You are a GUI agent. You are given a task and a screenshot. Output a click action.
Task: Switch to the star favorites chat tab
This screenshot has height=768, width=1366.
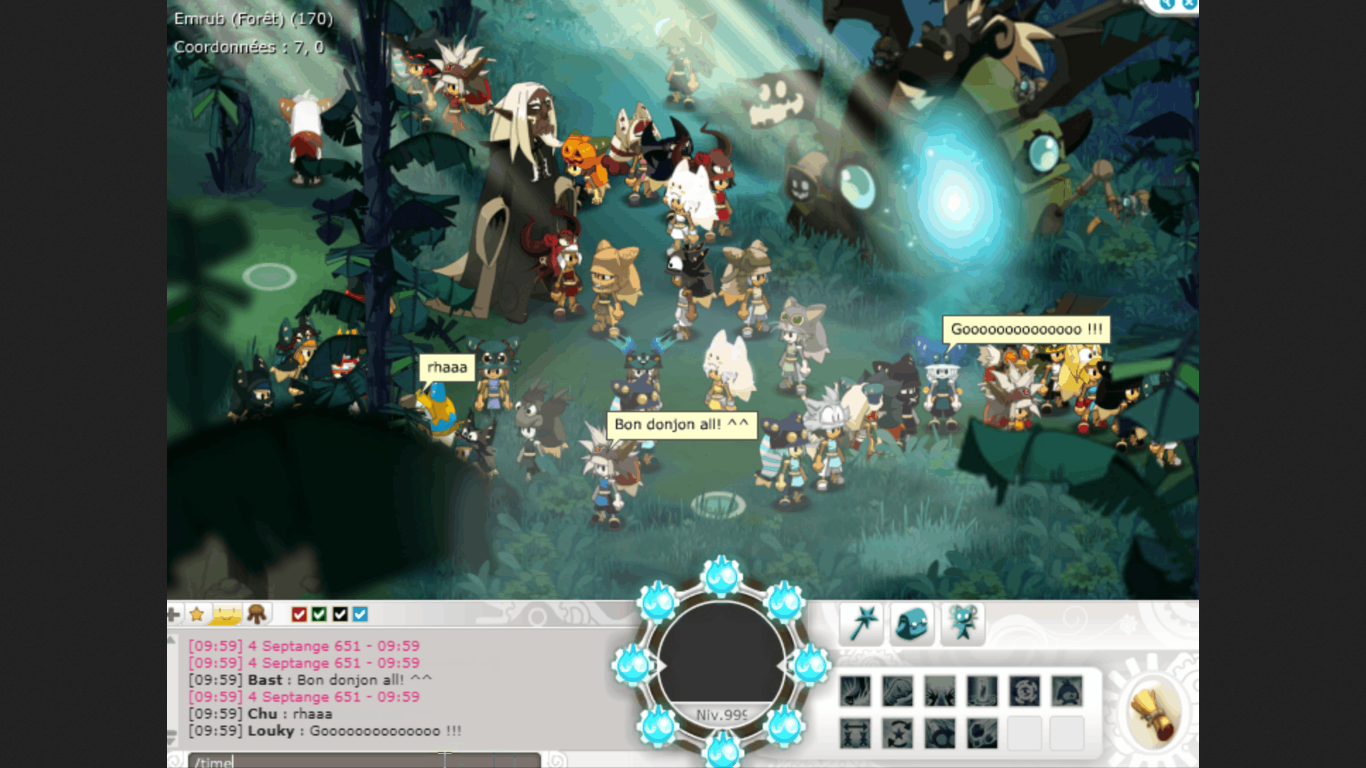tap(197, 615)
